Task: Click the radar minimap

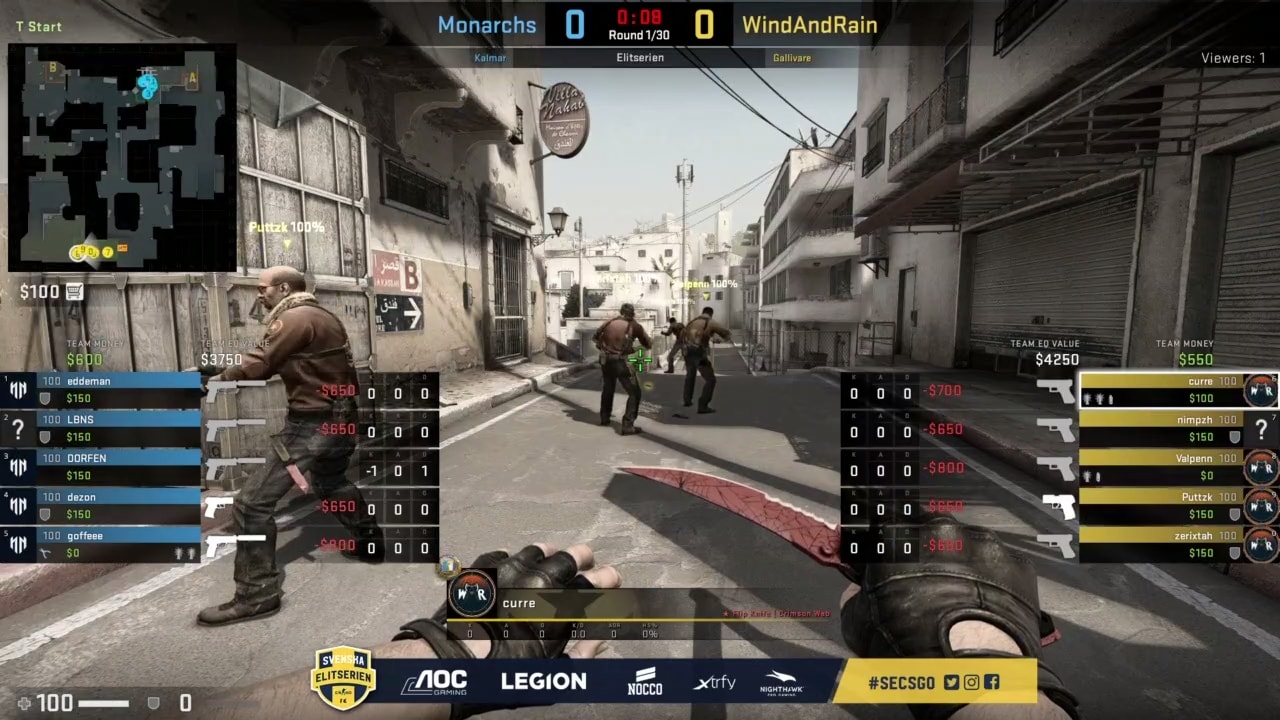Action: [122, 157]
